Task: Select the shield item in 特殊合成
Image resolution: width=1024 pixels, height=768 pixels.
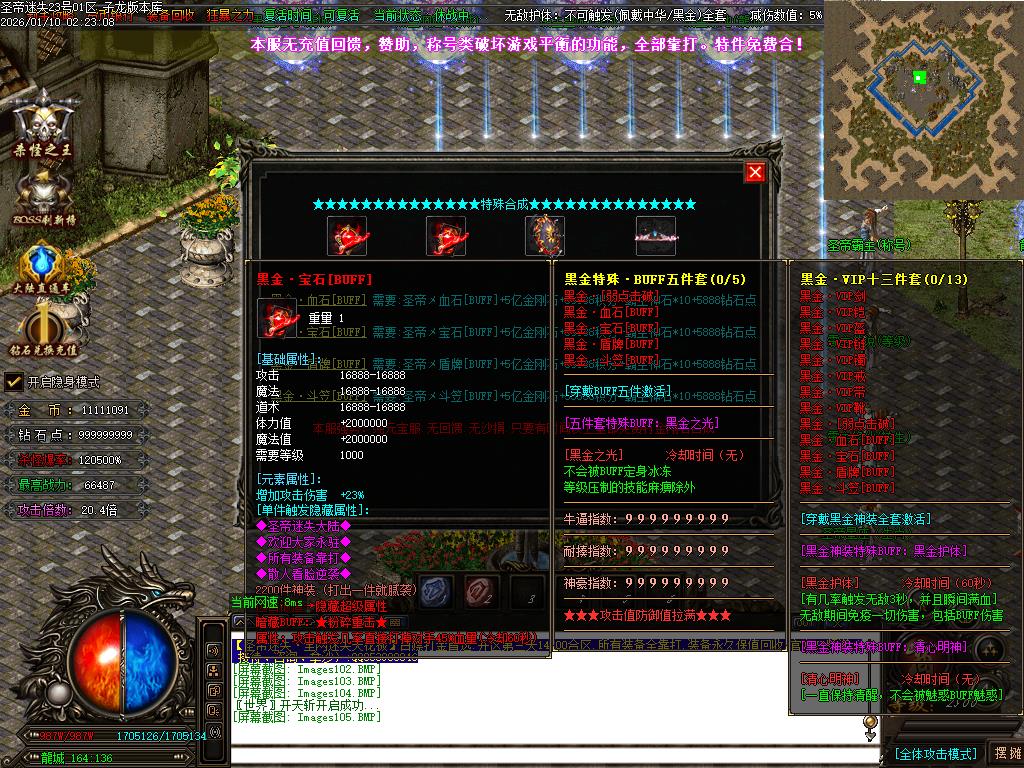Action: (545, 236)
